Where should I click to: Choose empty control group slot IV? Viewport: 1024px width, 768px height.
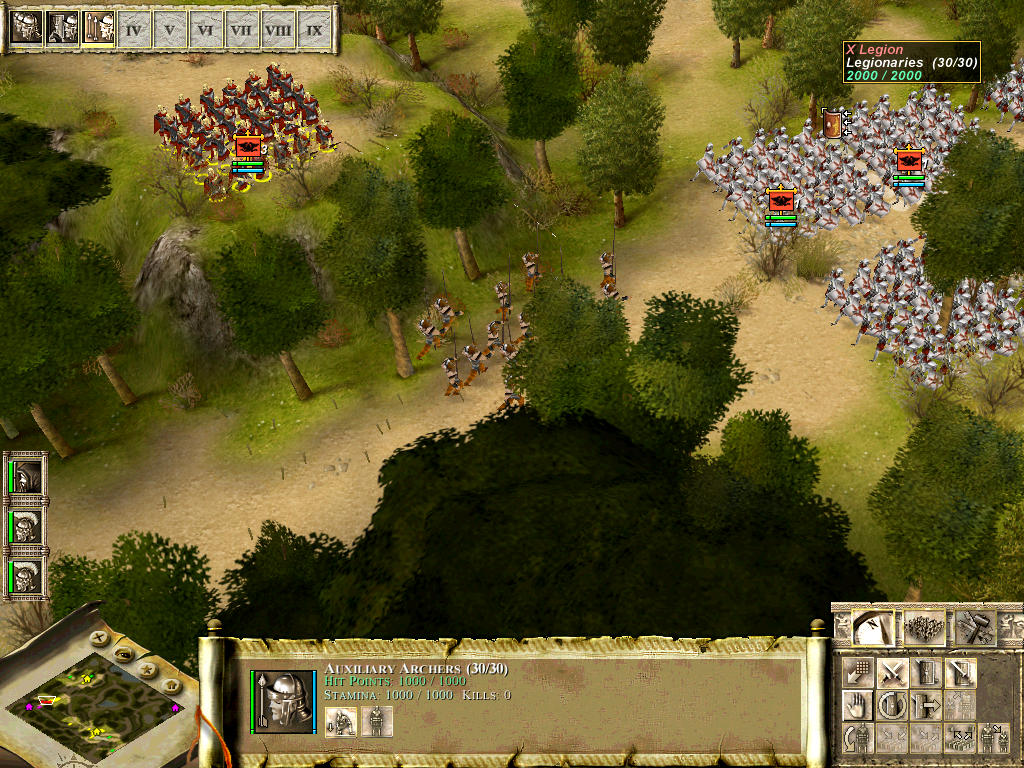(133, 30)
